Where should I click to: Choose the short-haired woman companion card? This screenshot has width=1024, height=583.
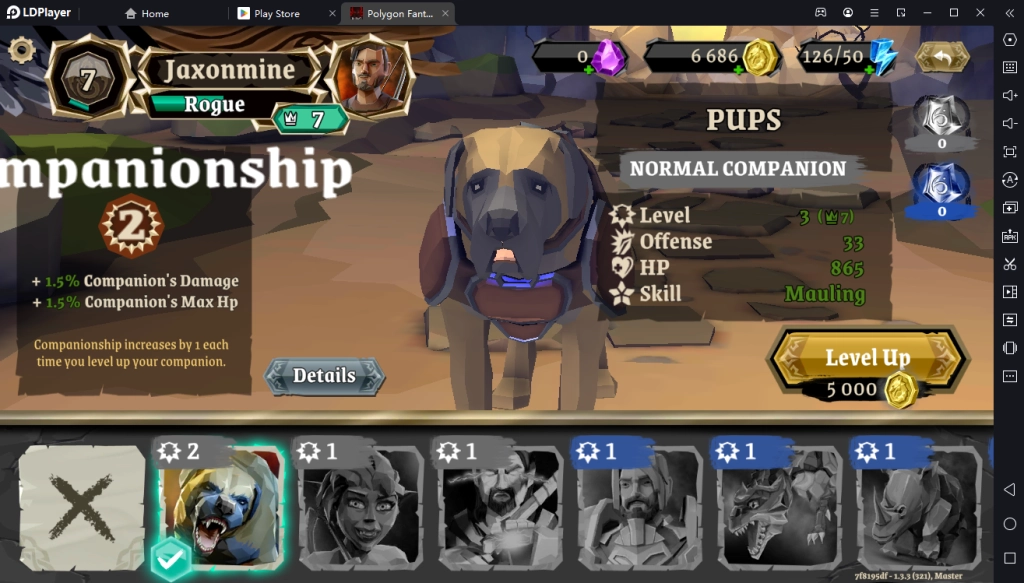coord(360,509)
